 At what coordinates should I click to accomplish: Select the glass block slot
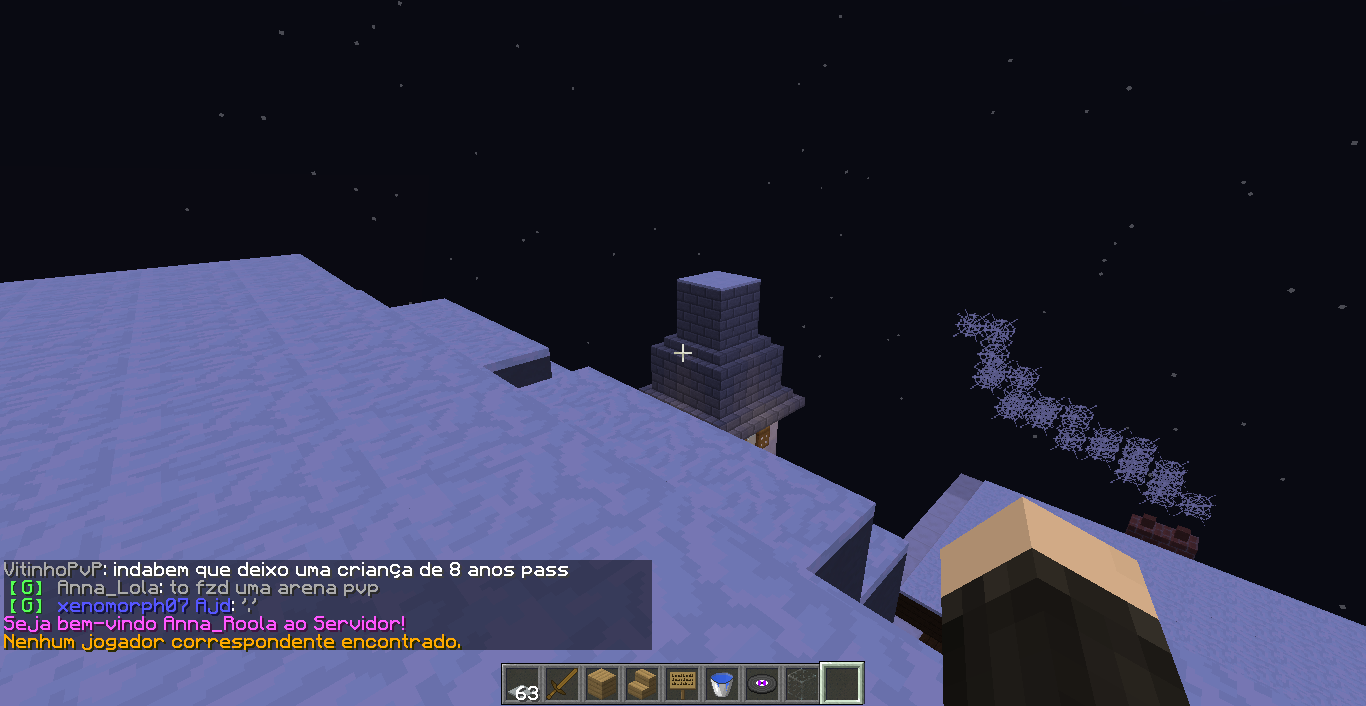802,684
